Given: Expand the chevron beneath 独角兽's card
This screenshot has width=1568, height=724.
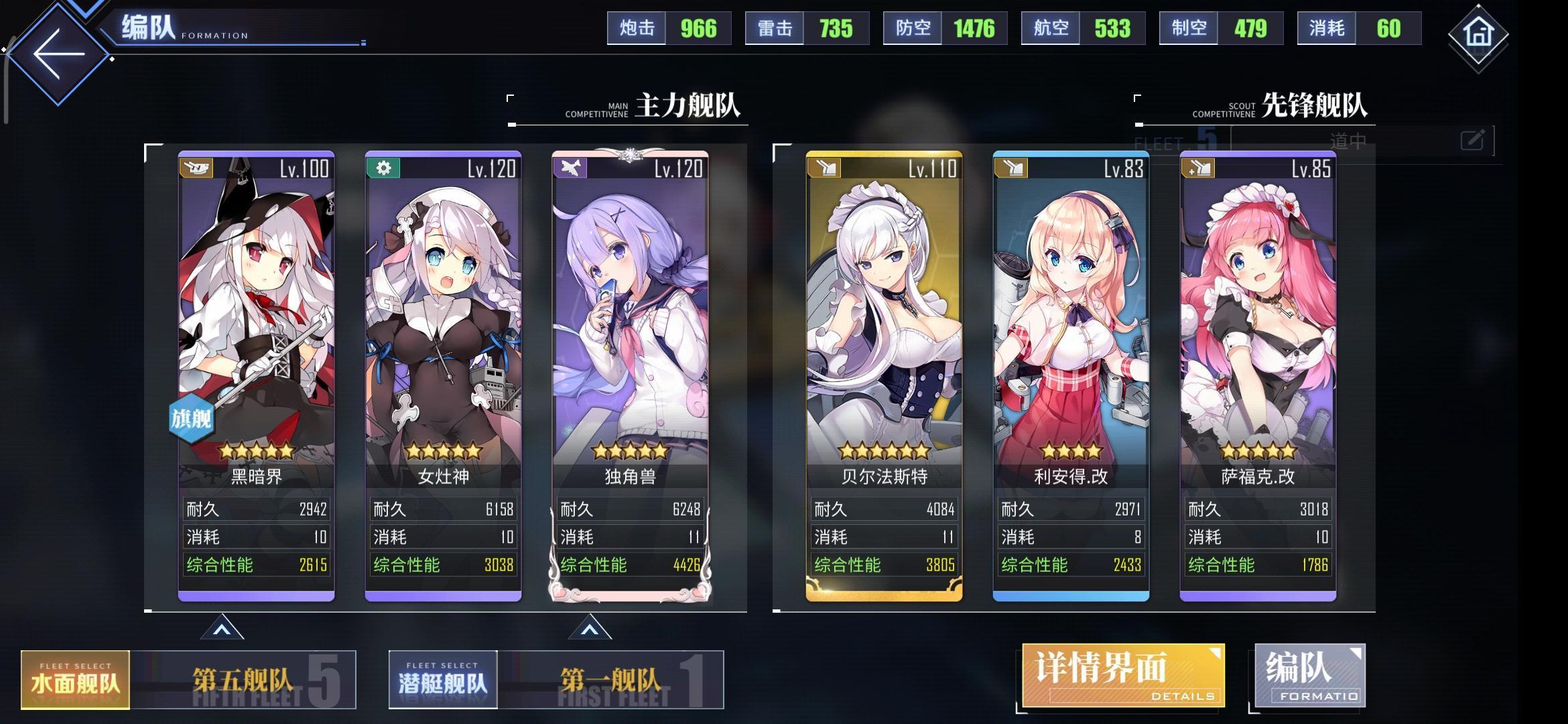Looking at the screenshot, I should click(592, 627).
